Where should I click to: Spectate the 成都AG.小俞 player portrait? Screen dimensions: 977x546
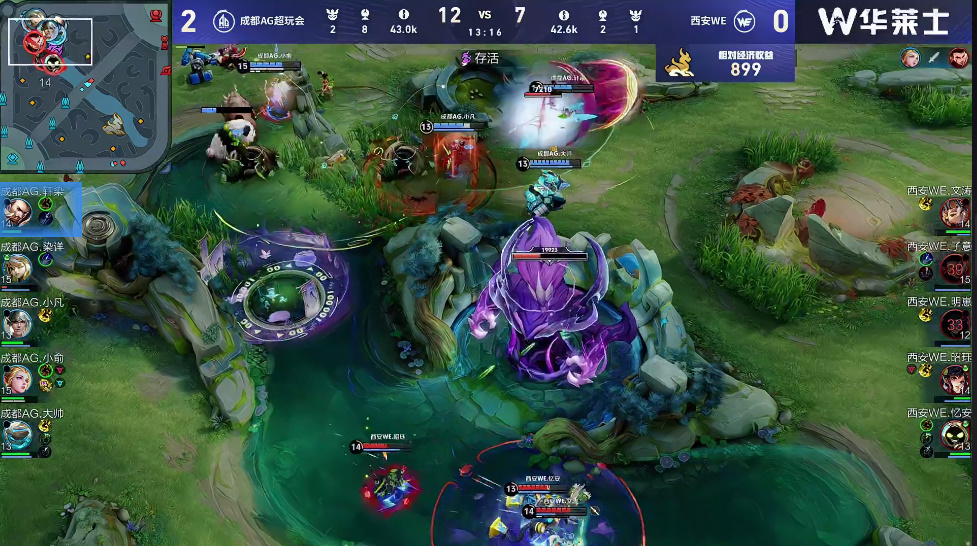click(17, 379)
